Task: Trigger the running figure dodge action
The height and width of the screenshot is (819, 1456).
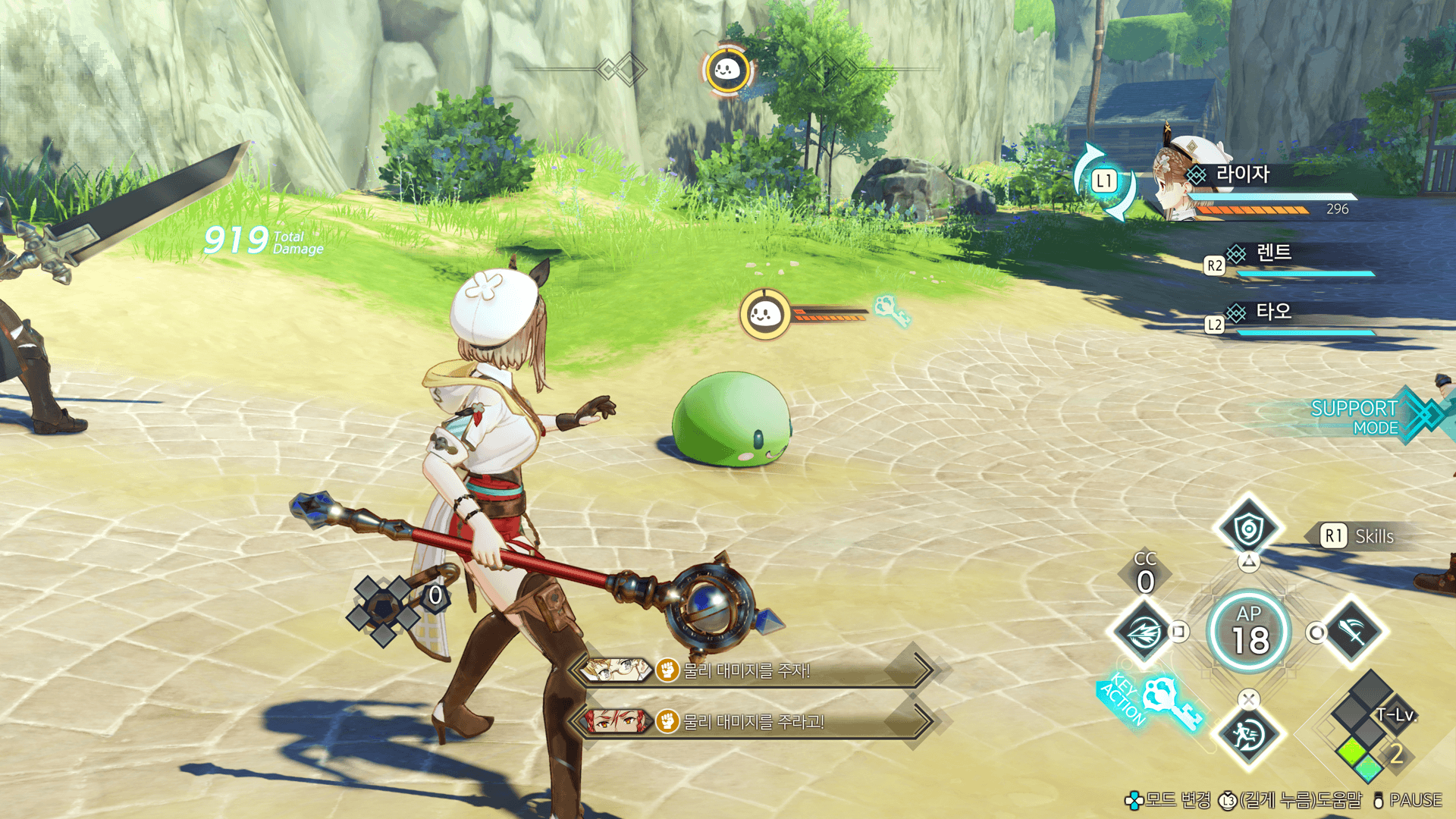Action: [1248, 734]
